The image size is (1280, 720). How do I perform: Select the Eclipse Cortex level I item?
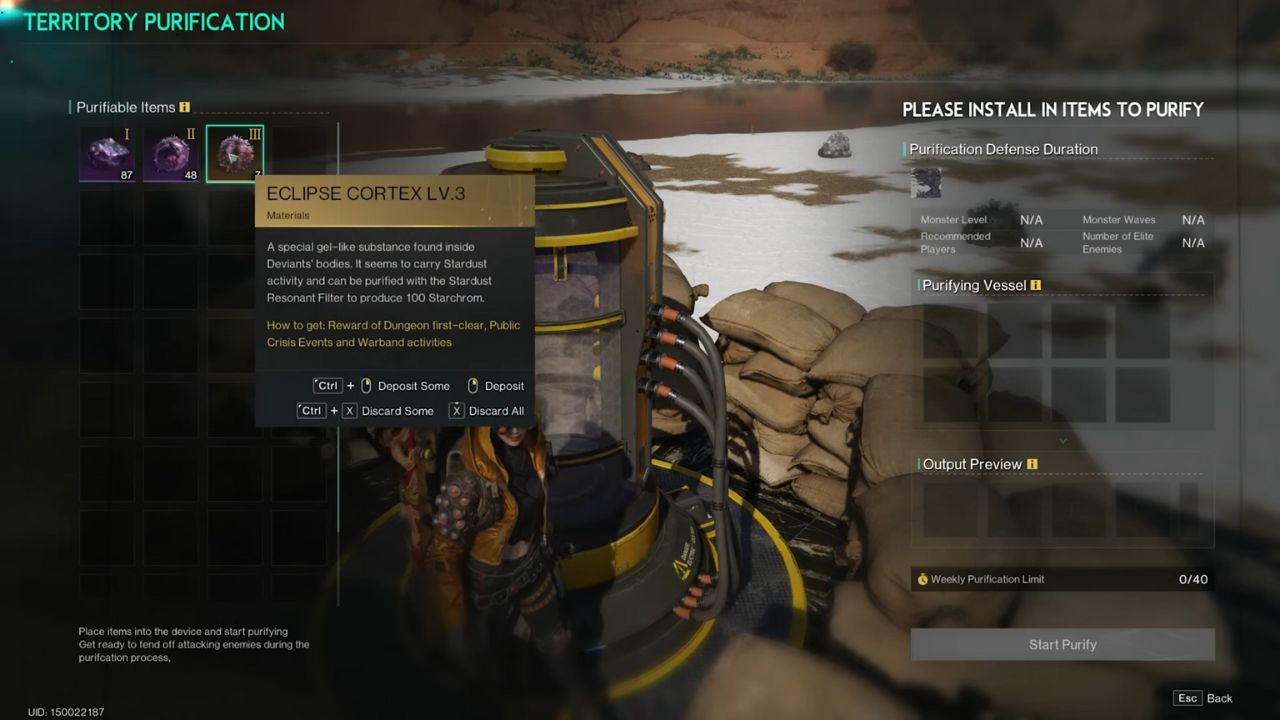107,154
